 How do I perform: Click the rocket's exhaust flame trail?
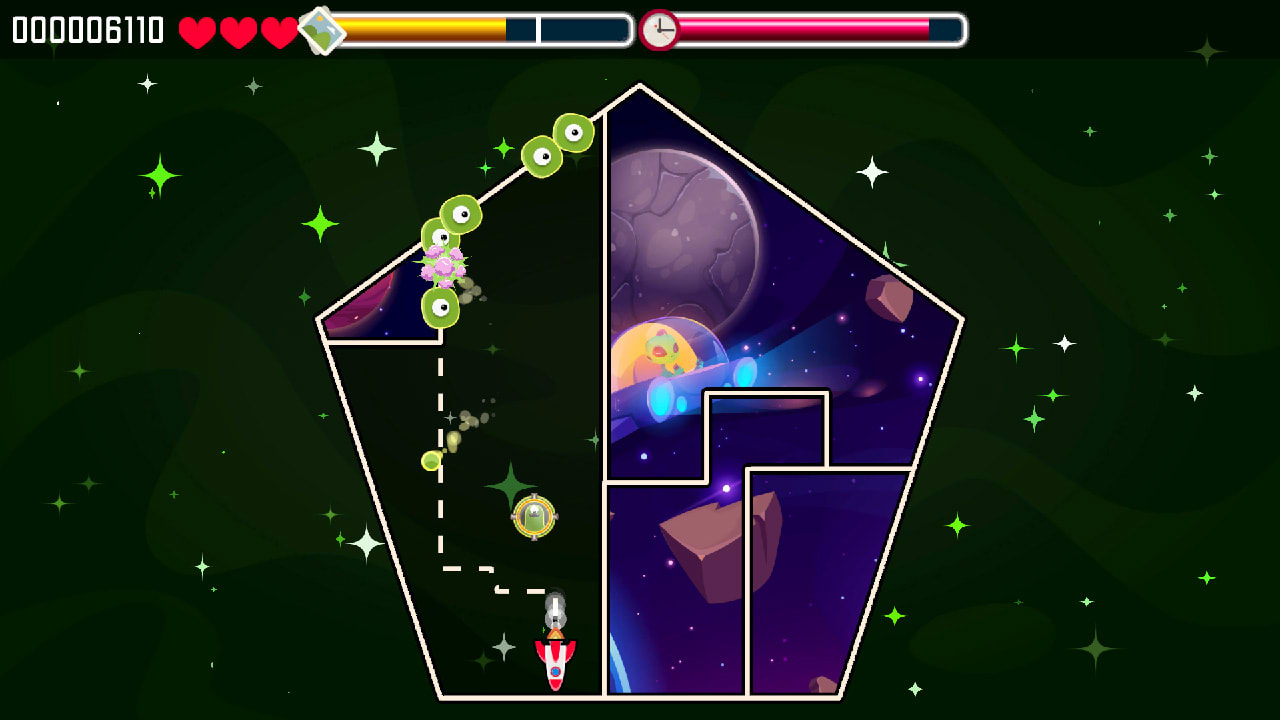coord(556,608)
